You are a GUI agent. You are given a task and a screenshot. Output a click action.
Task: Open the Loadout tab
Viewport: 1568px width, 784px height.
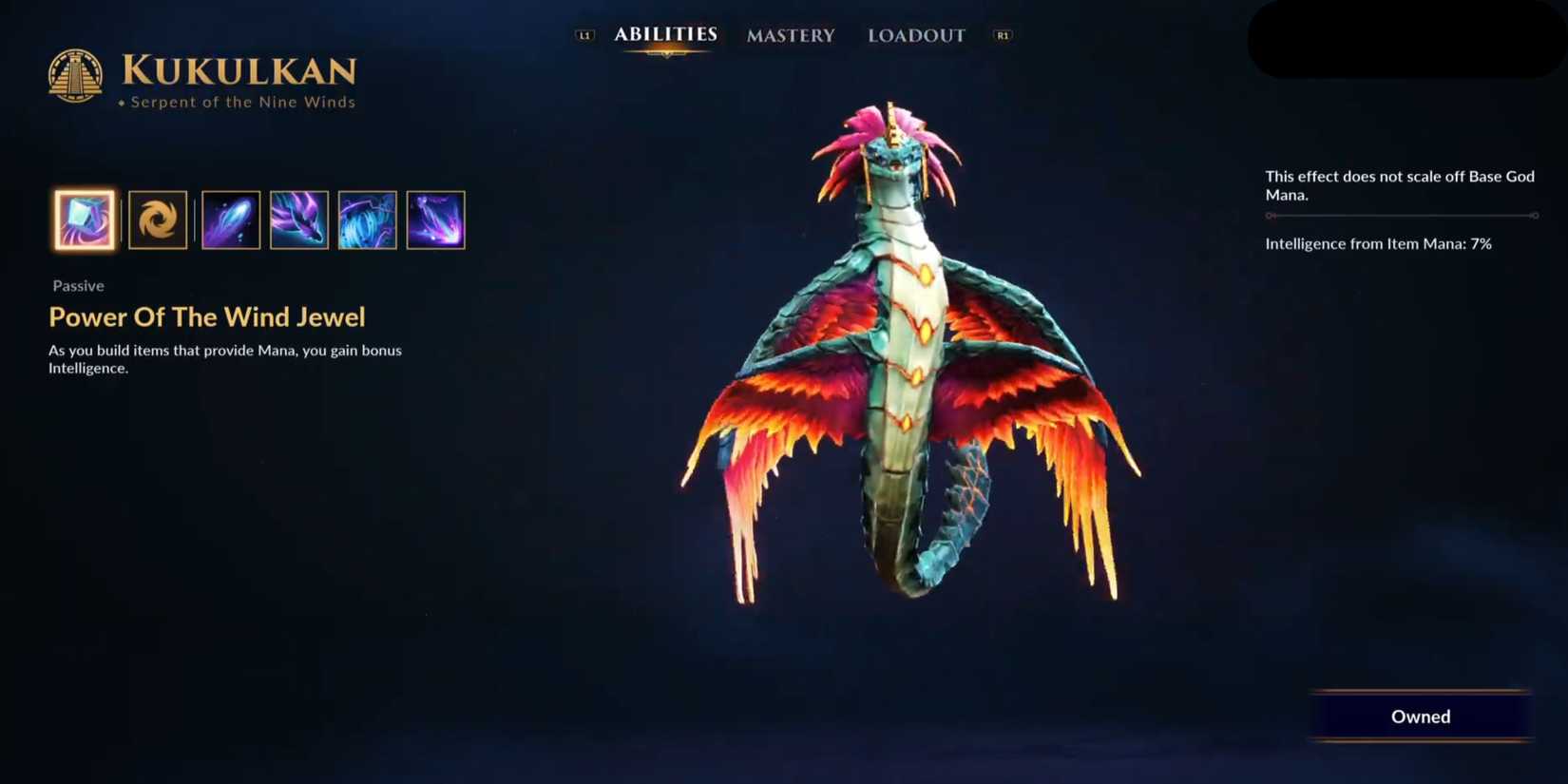click(x=915, y=35)
